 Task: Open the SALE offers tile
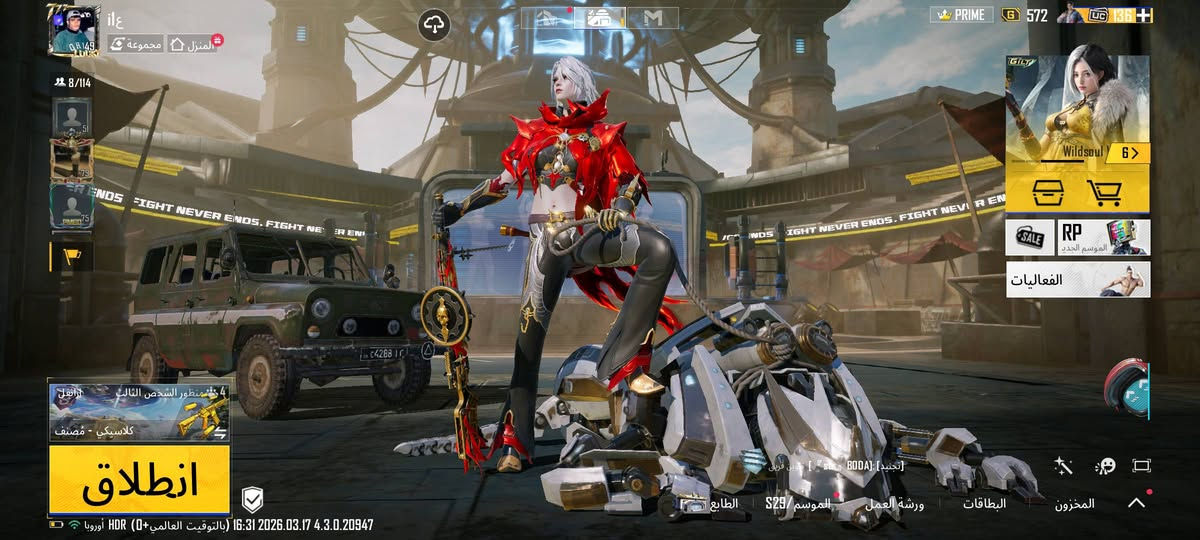coord(1030,237)
